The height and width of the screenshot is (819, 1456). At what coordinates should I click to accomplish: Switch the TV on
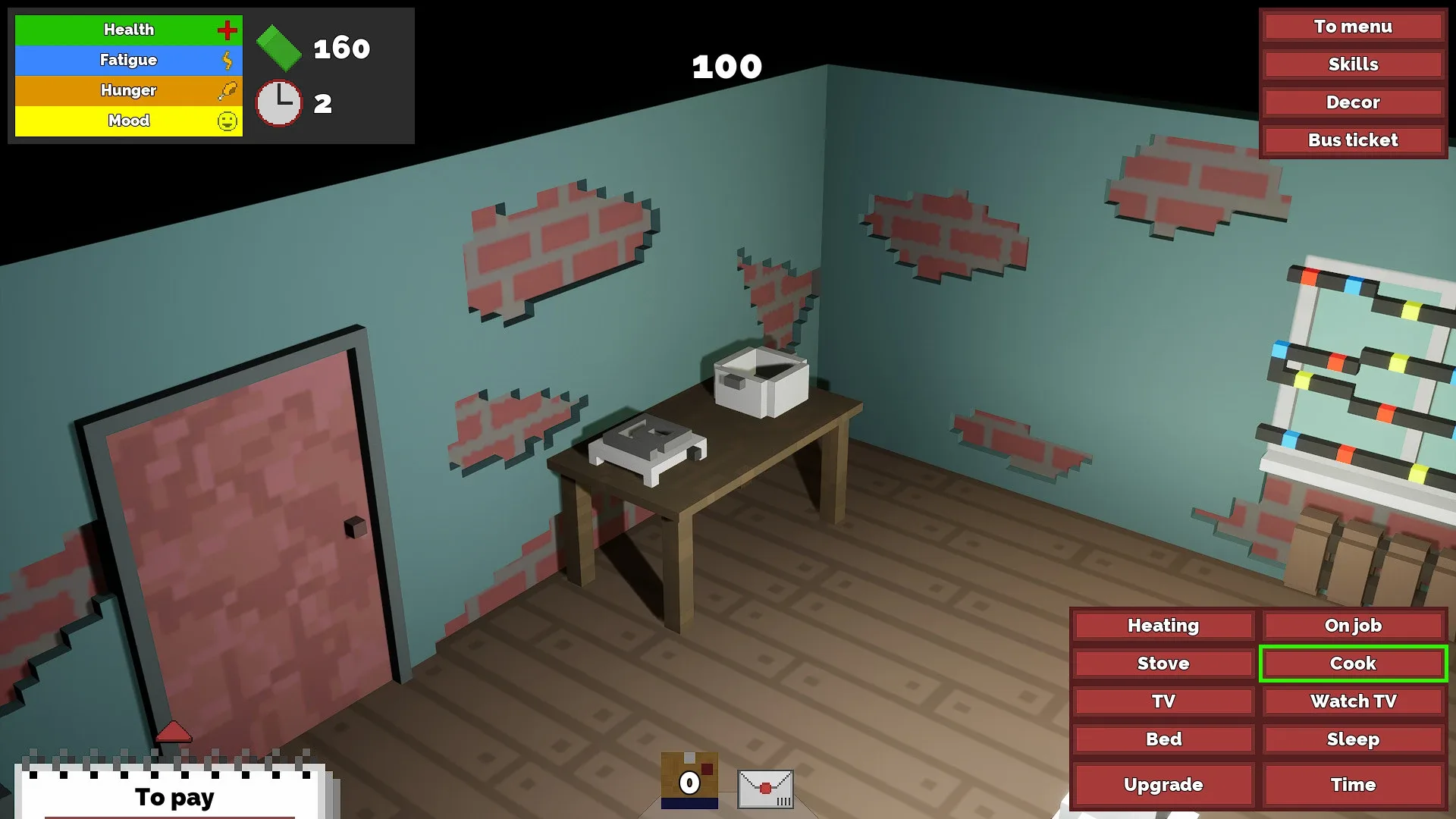coord(1163,701)
